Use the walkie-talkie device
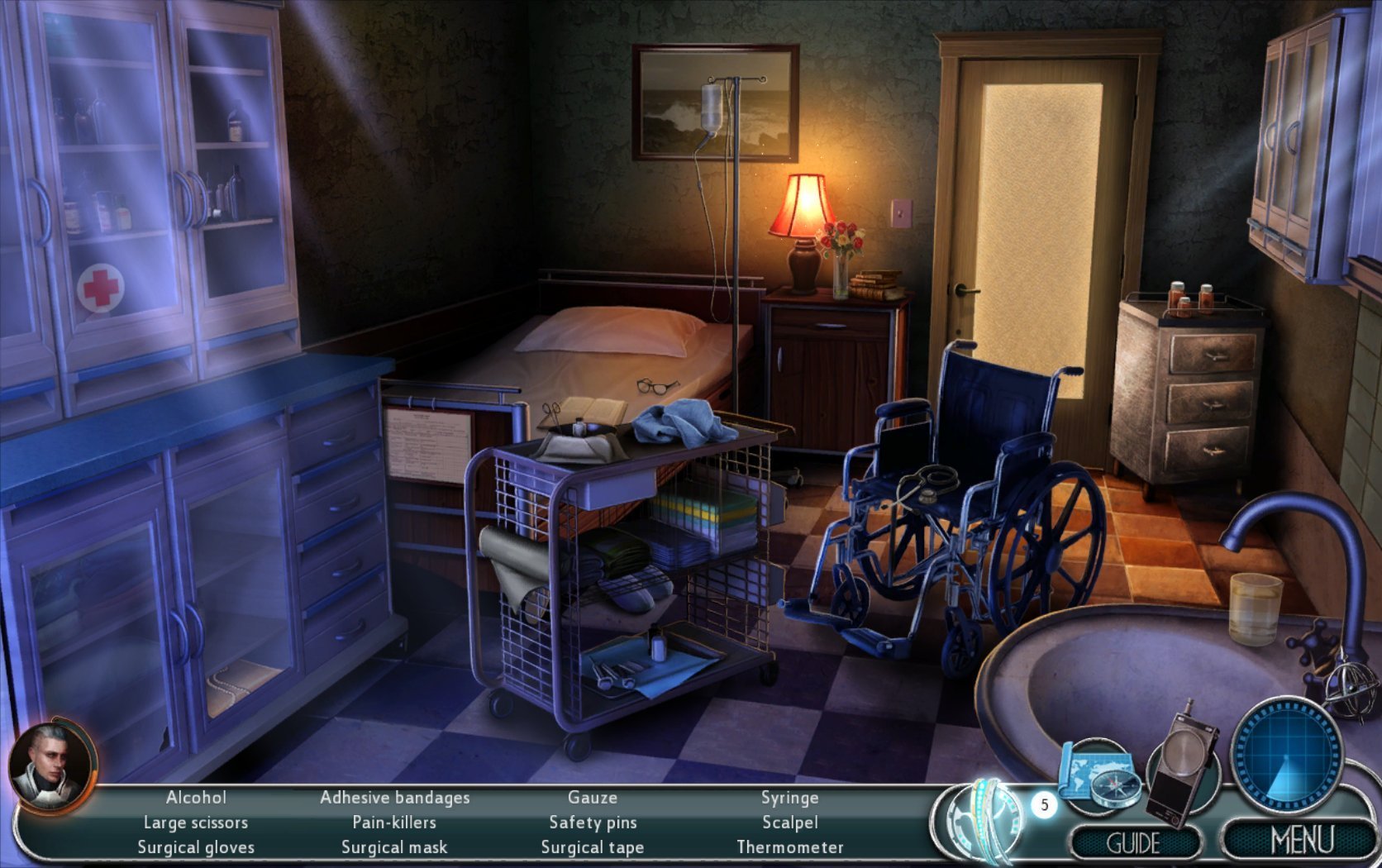 click(x=1184, y=765)
